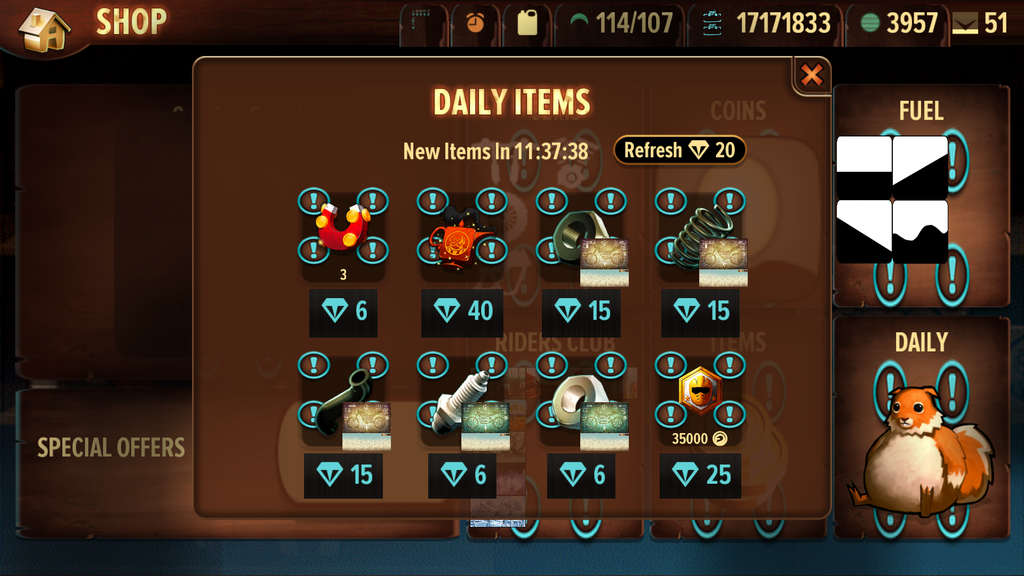Image resolution: width=1024 pixels, height=576 pixels.
Task: Buy the red engine part for 40 gems
Action: [462, 311]
